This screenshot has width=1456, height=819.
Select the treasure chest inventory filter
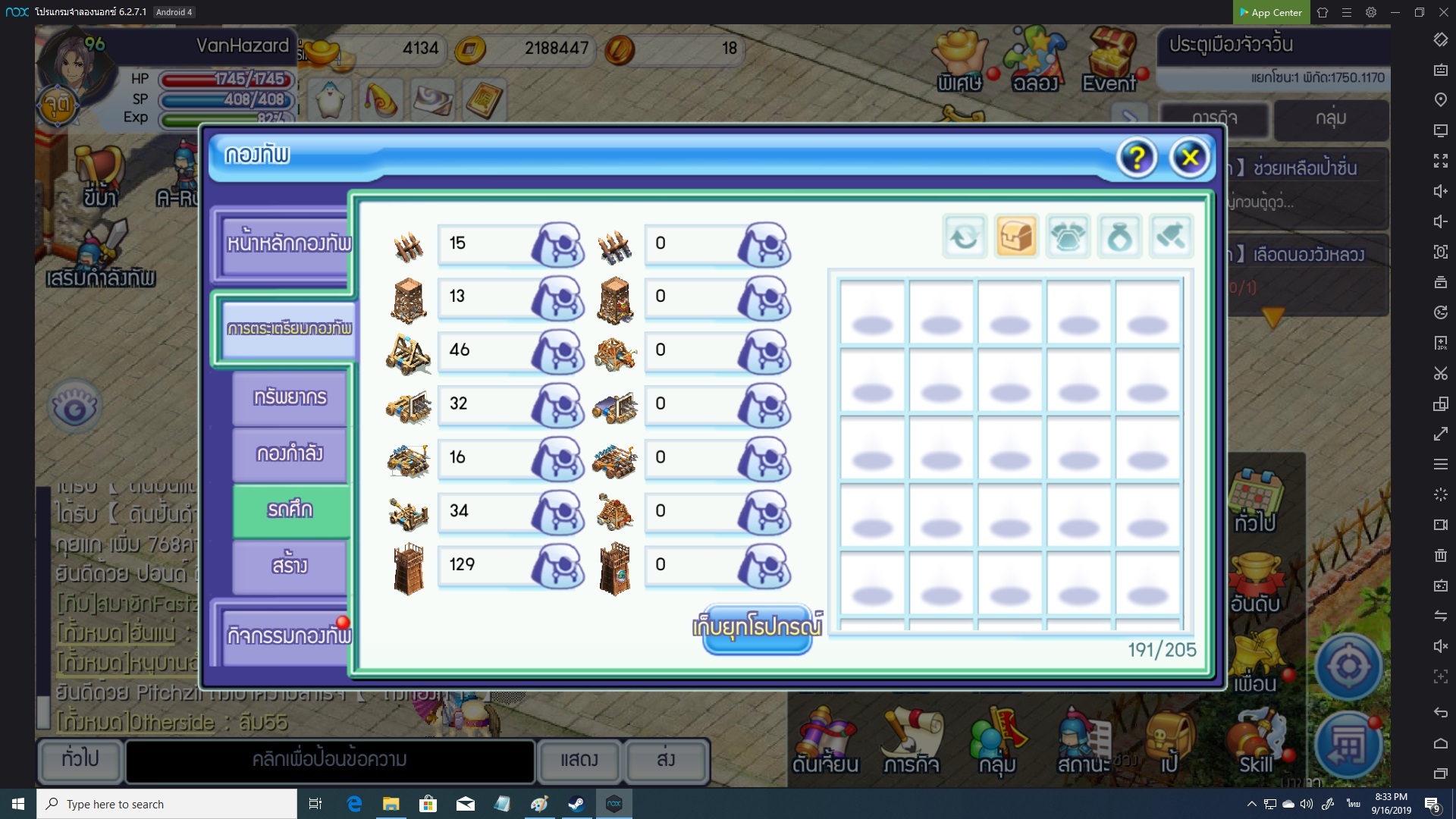point(1016,237)
